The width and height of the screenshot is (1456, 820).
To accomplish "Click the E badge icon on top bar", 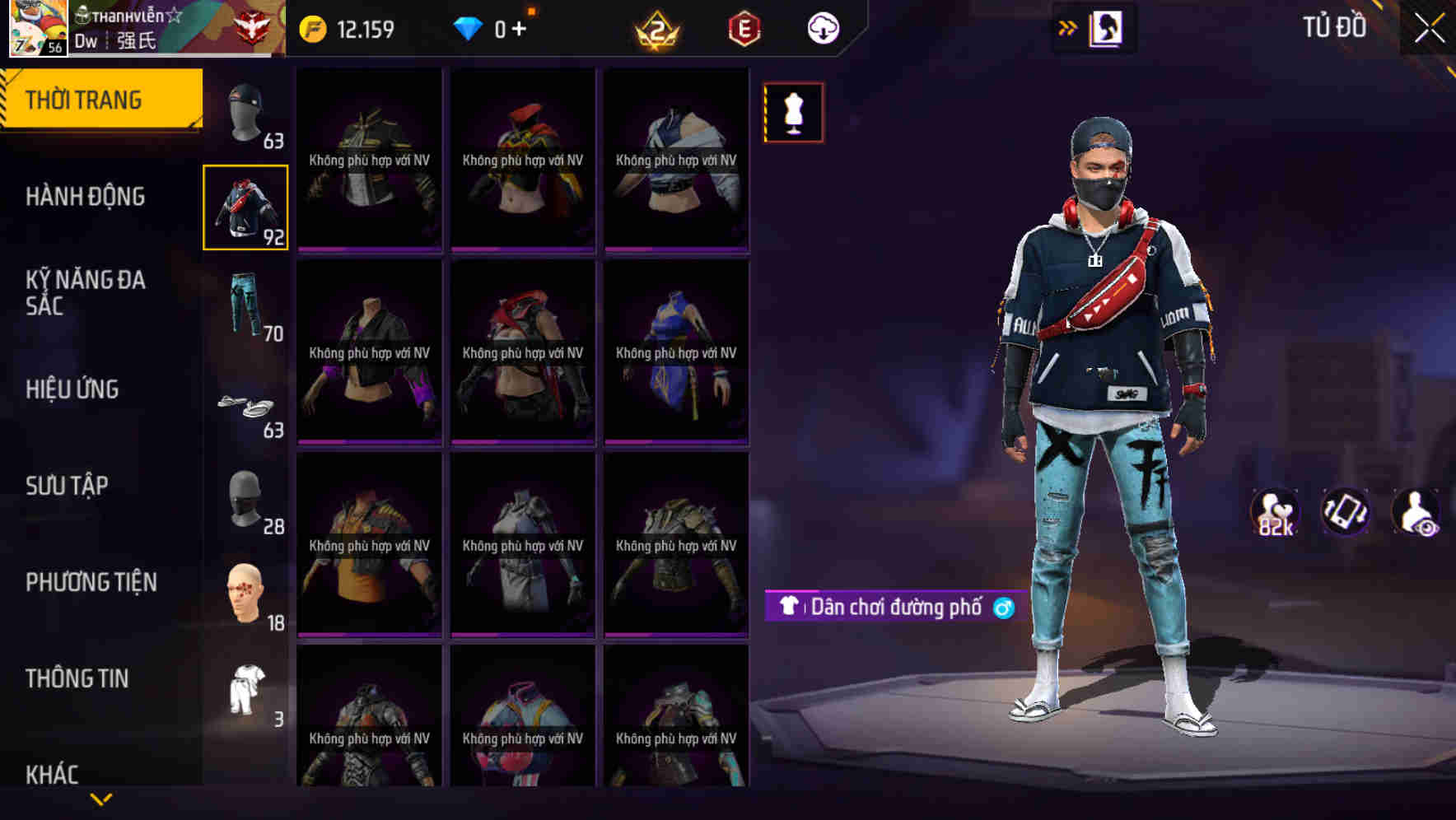I will 744,27.
